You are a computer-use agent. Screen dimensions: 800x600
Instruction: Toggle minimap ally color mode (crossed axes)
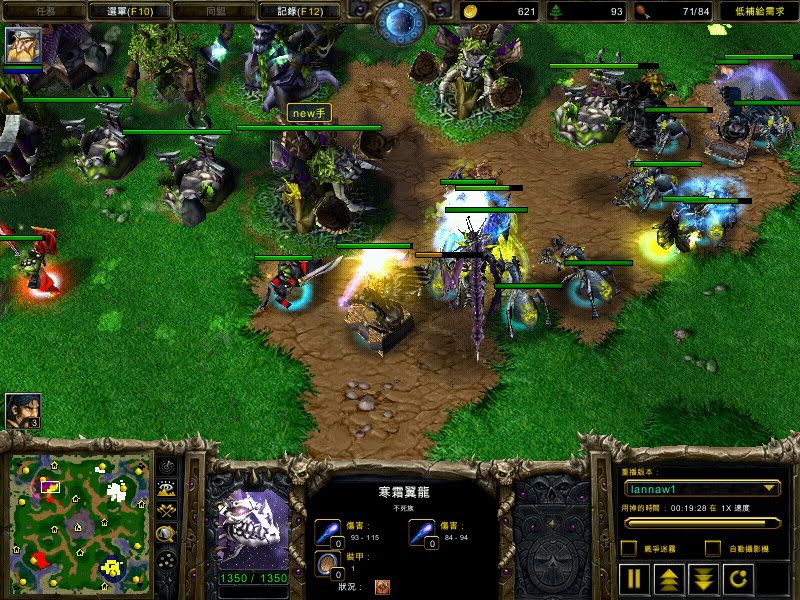click(166, 510)
